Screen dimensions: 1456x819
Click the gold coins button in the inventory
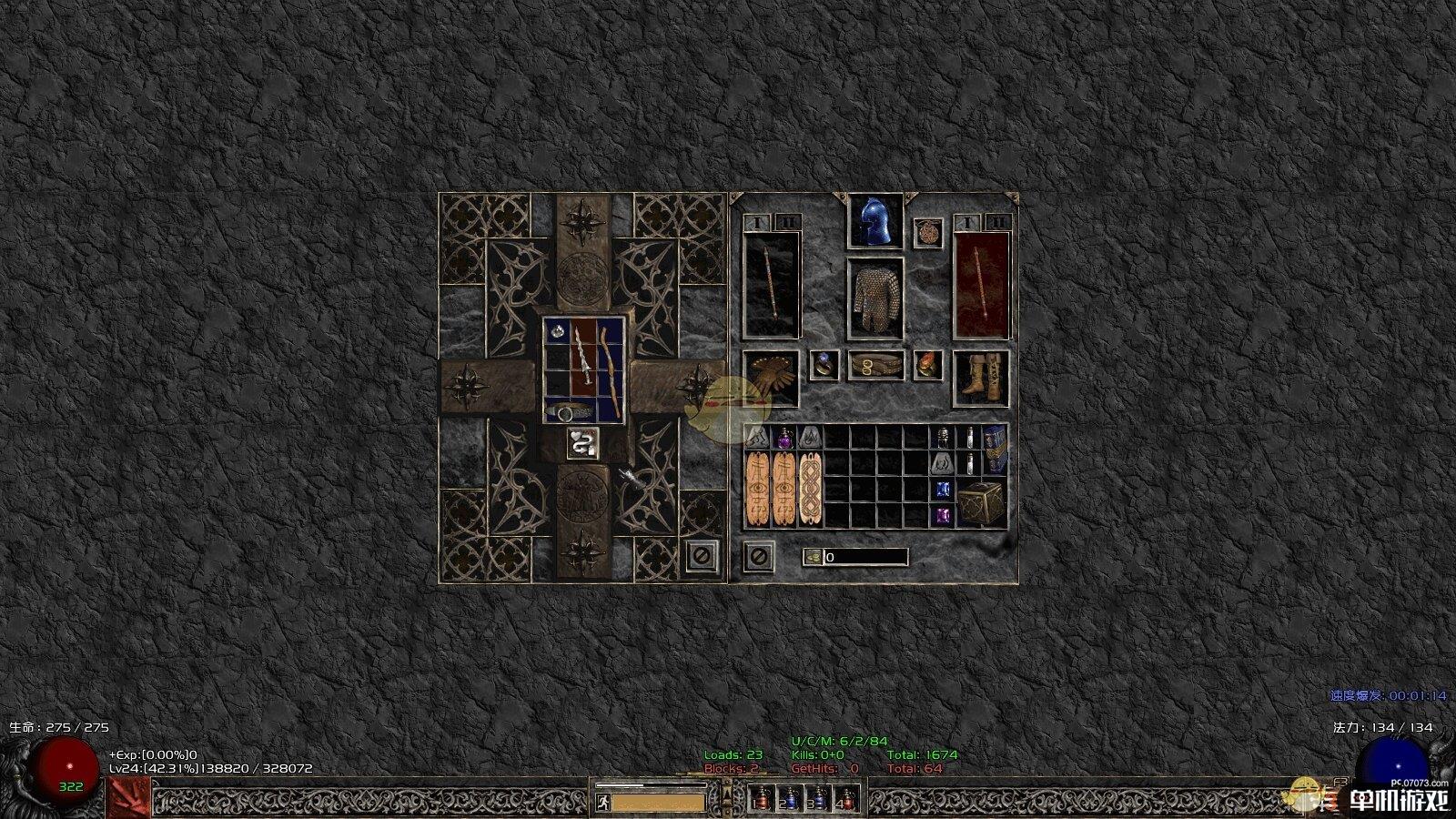tap(814, 557)
